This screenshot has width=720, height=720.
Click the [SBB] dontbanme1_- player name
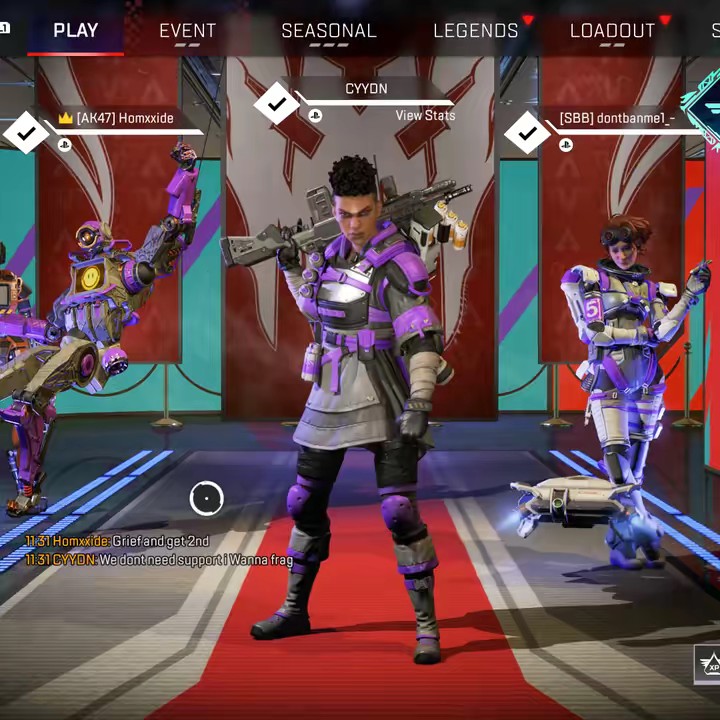tap(617, 118)
